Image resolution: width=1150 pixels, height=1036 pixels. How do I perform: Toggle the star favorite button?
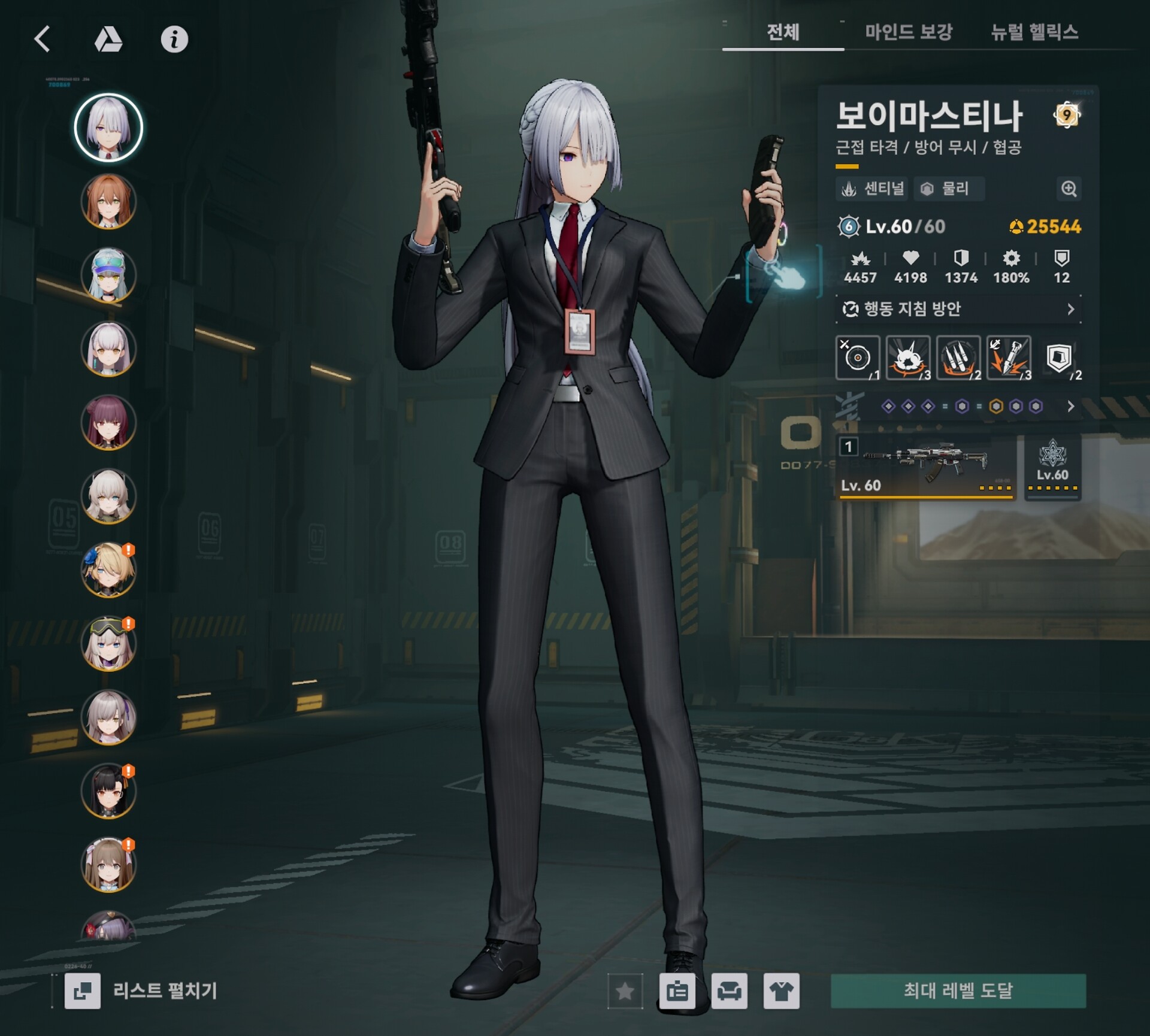(x=625, y=992)
